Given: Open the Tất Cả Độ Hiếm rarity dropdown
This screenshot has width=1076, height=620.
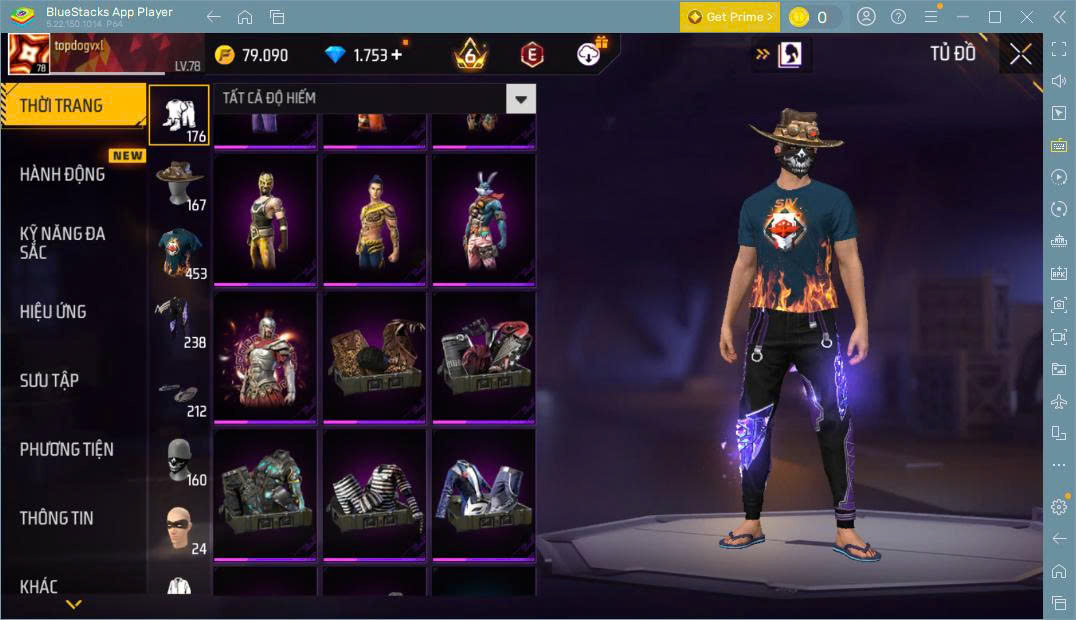Looking at the screenshot, I should [x=520, y=98].
